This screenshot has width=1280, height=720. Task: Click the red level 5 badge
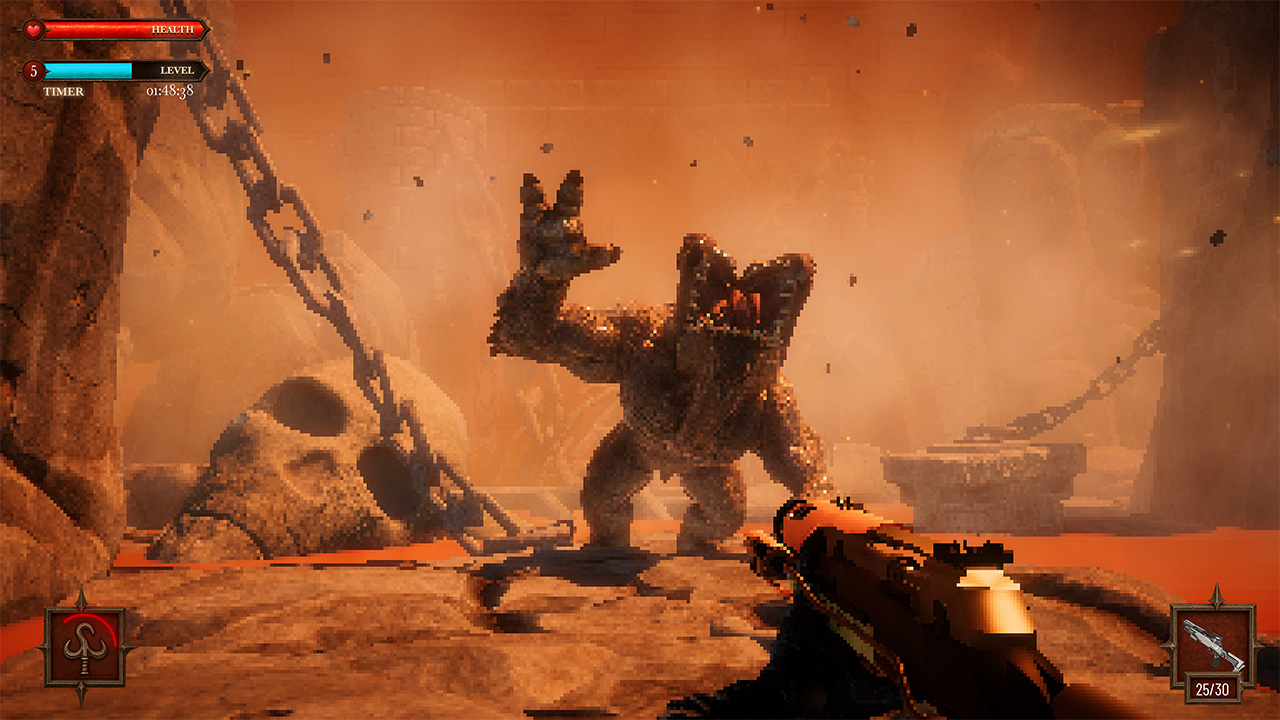point(33,71)
